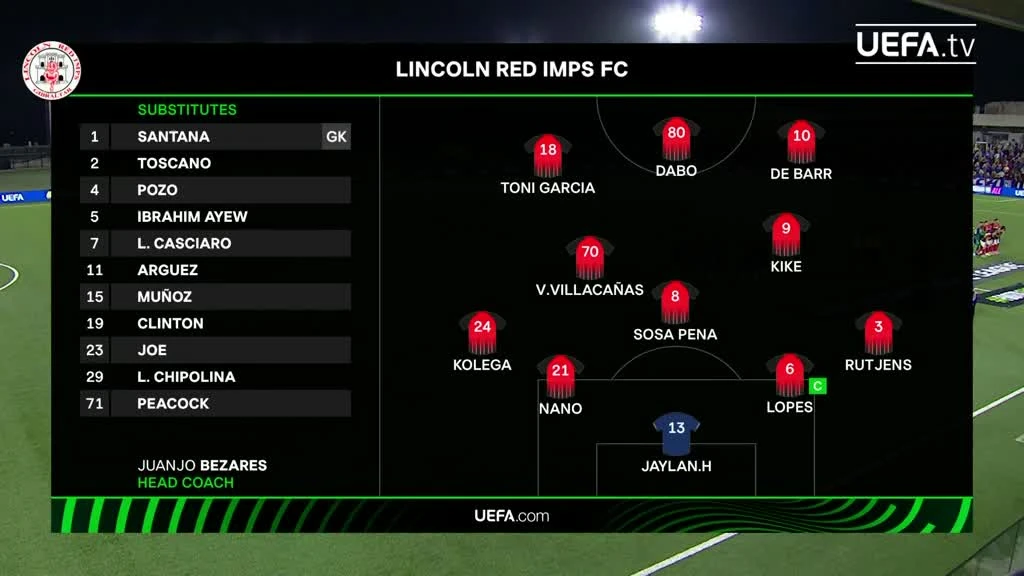Choose De Barr's number 10 shirt

(801, 141)
